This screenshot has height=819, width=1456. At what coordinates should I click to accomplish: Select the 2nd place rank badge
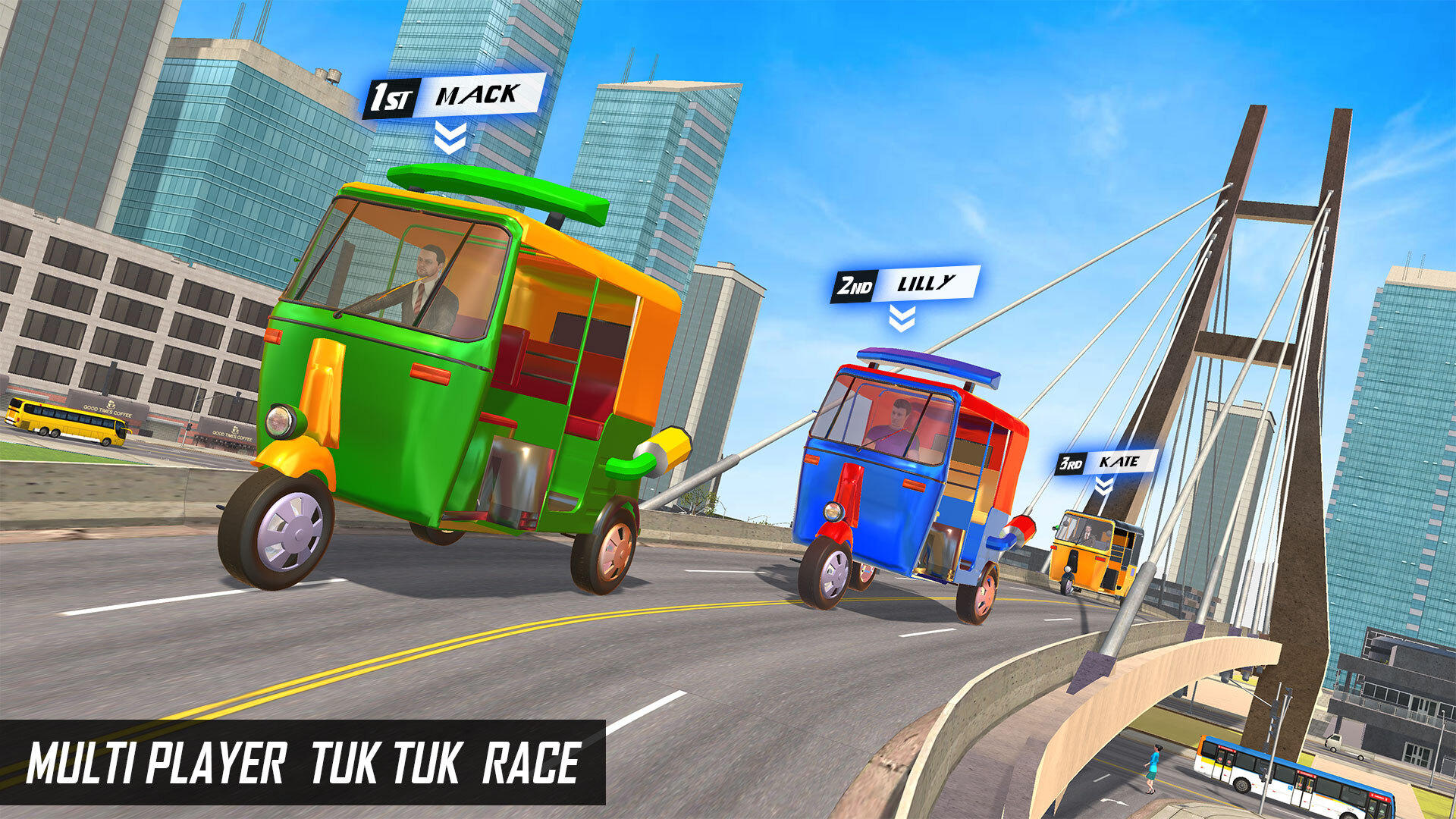854,287
